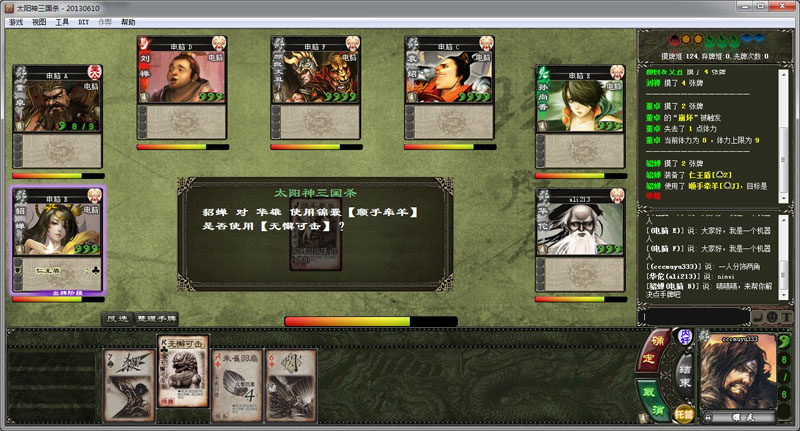Open the 游戏 (Game) menu
Image resolution: width=800 pixels, height=431 pixels.
click(15, 21)
